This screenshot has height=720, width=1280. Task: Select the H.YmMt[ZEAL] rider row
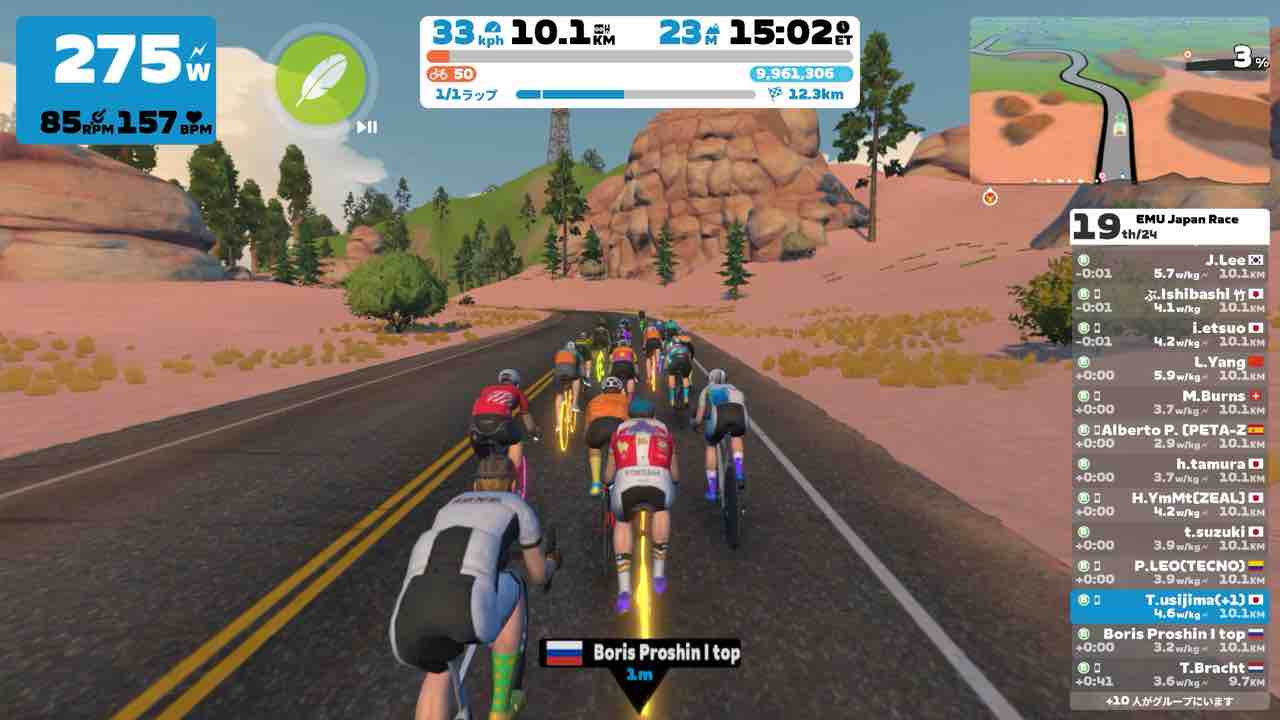[1169, 504]
